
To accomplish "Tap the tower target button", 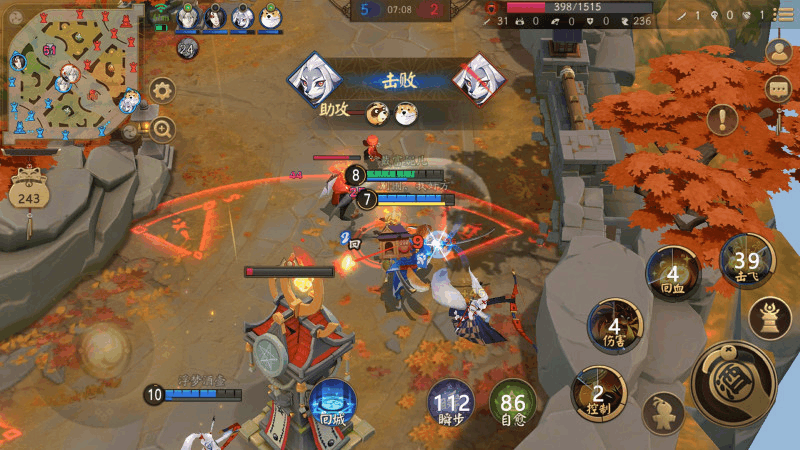I will tap(770, 317).
